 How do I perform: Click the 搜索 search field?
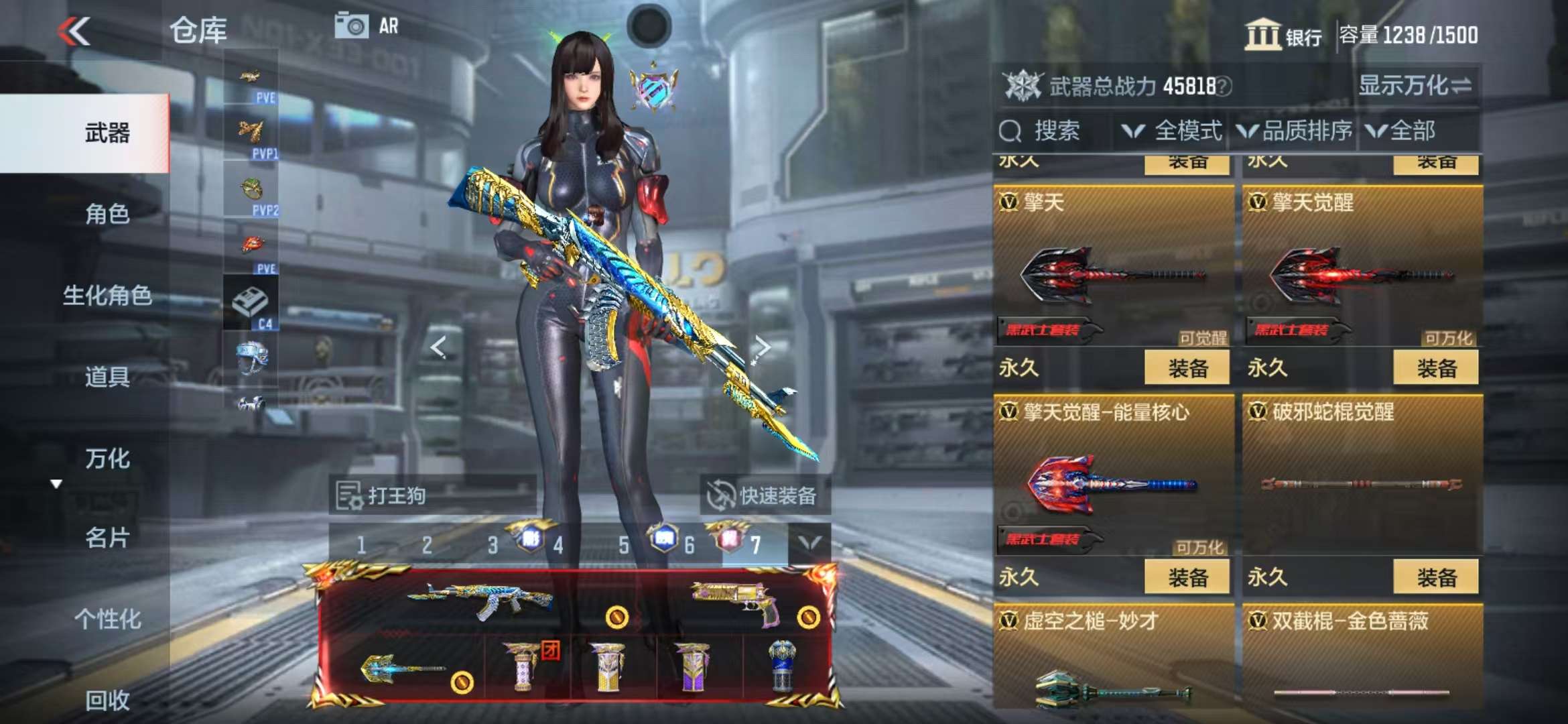(1055, 131)
